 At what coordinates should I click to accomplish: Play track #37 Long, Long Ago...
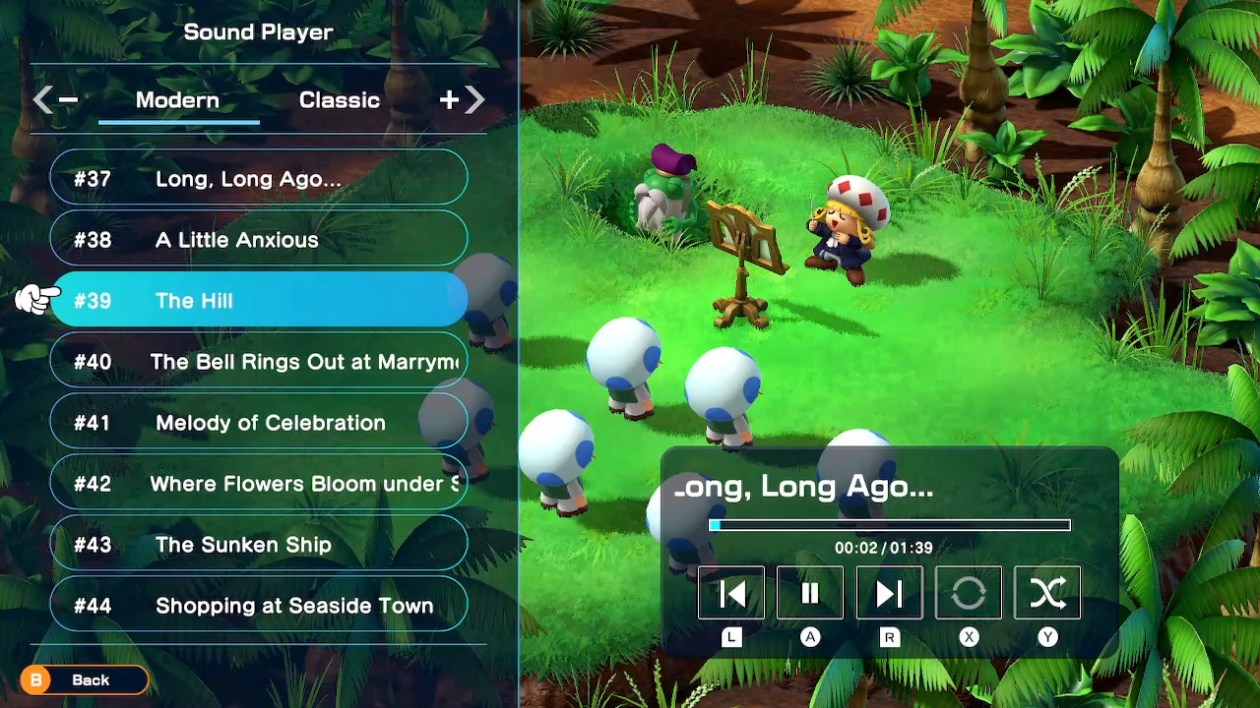click(258, 179)
